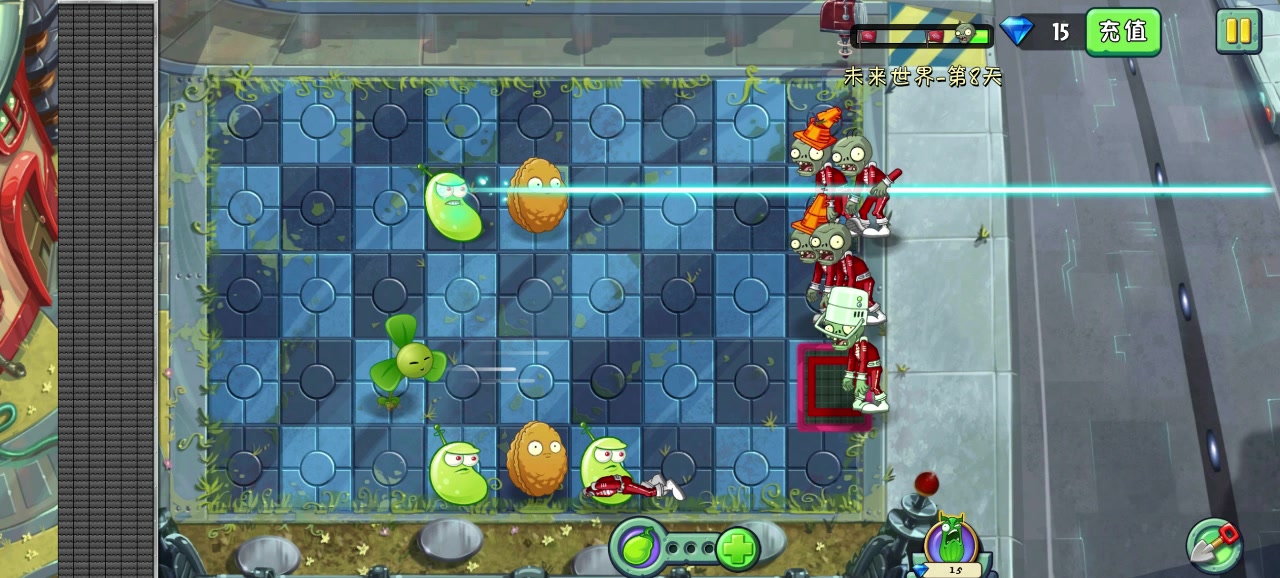Pick up the shovel tool
The height and width of the screenshot is (578, 1280).
[x=1213, y=545]
